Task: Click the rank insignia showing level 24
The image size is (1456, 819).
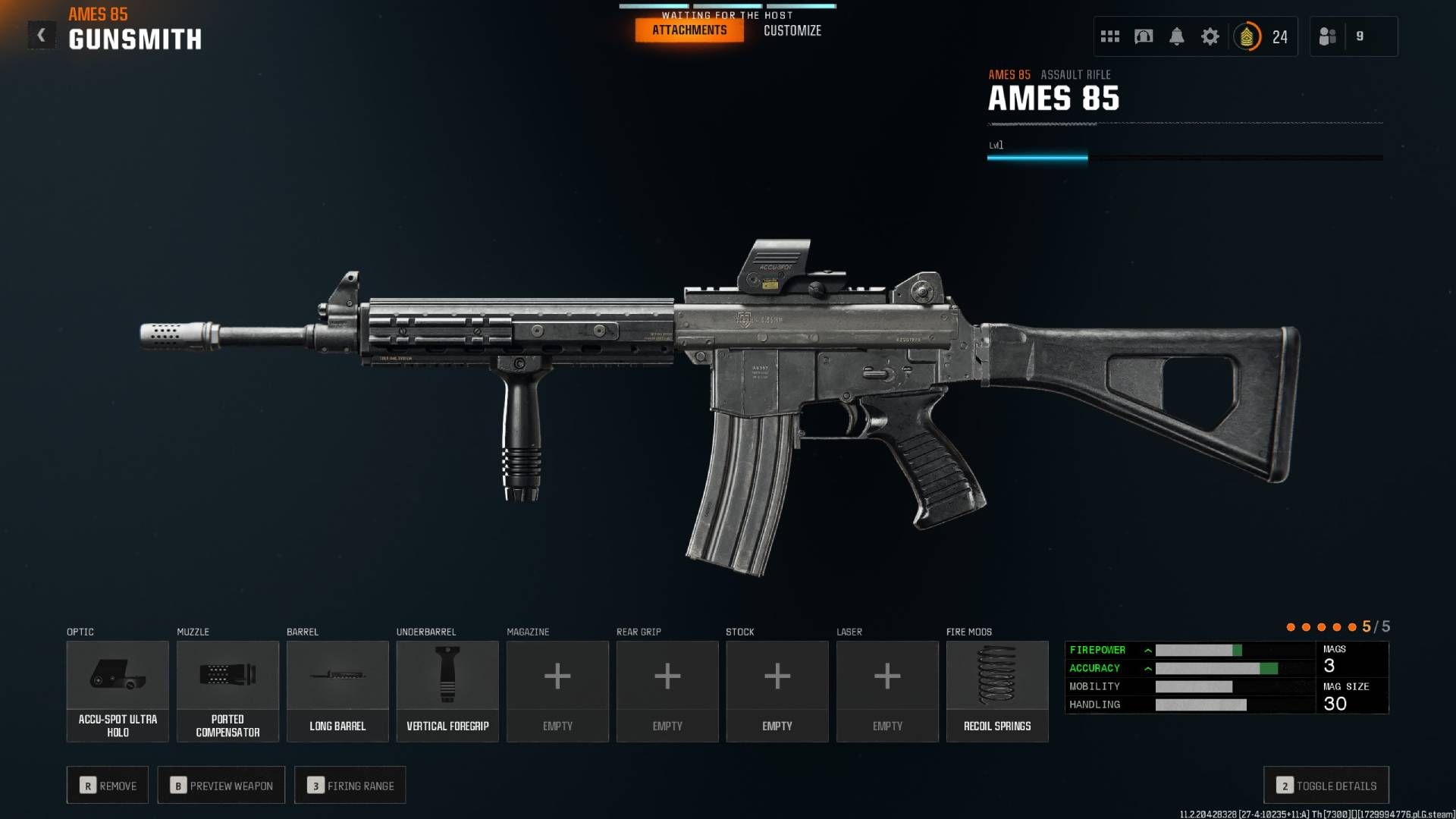Action: tap(1248, 36)
